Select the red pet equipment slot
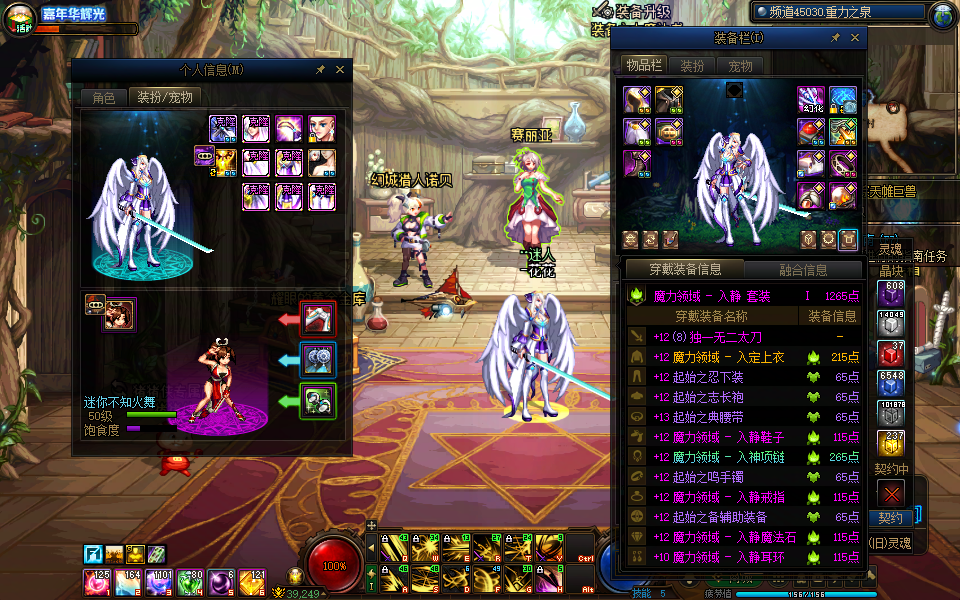The width and height of the screenshot is (960, 600). (x=319, y=319)
